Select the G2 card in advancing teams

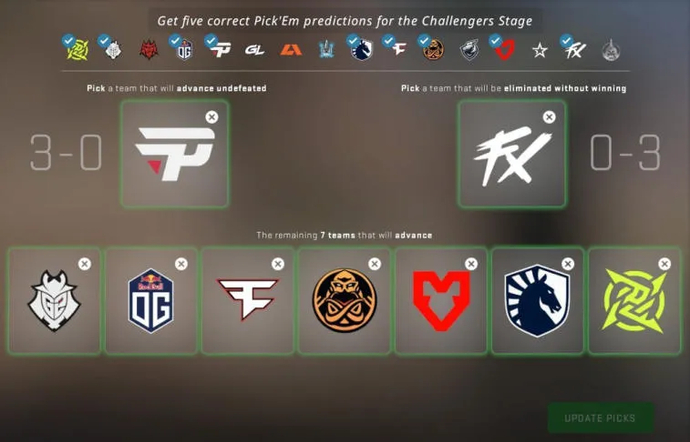click(x=54, y=301)
